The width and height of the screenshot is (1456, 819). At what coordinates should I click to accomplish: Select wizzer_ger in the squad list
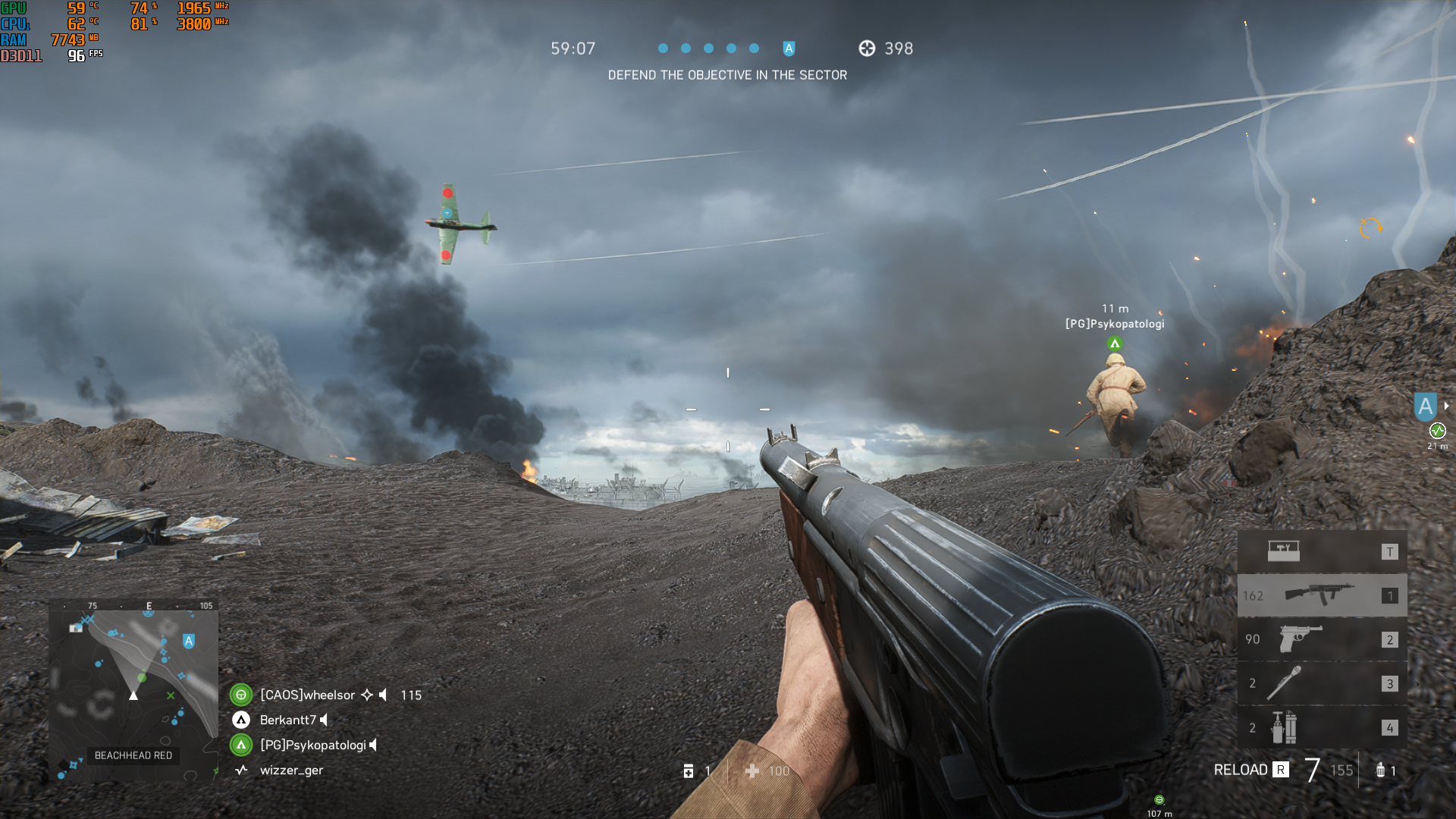pos(291,770)
